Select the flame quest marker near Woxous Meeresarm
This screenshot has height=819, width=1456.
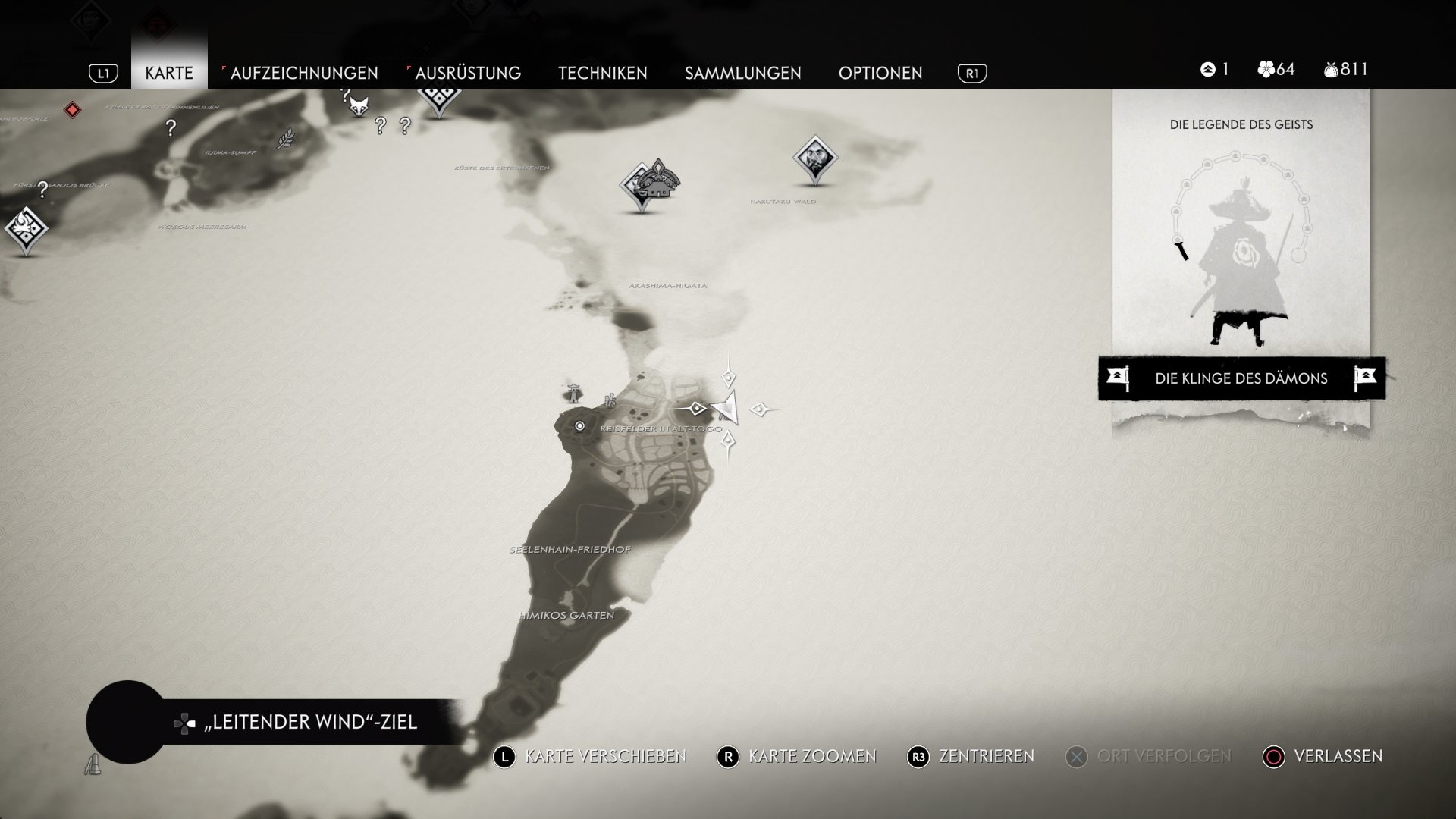point(26,227)
